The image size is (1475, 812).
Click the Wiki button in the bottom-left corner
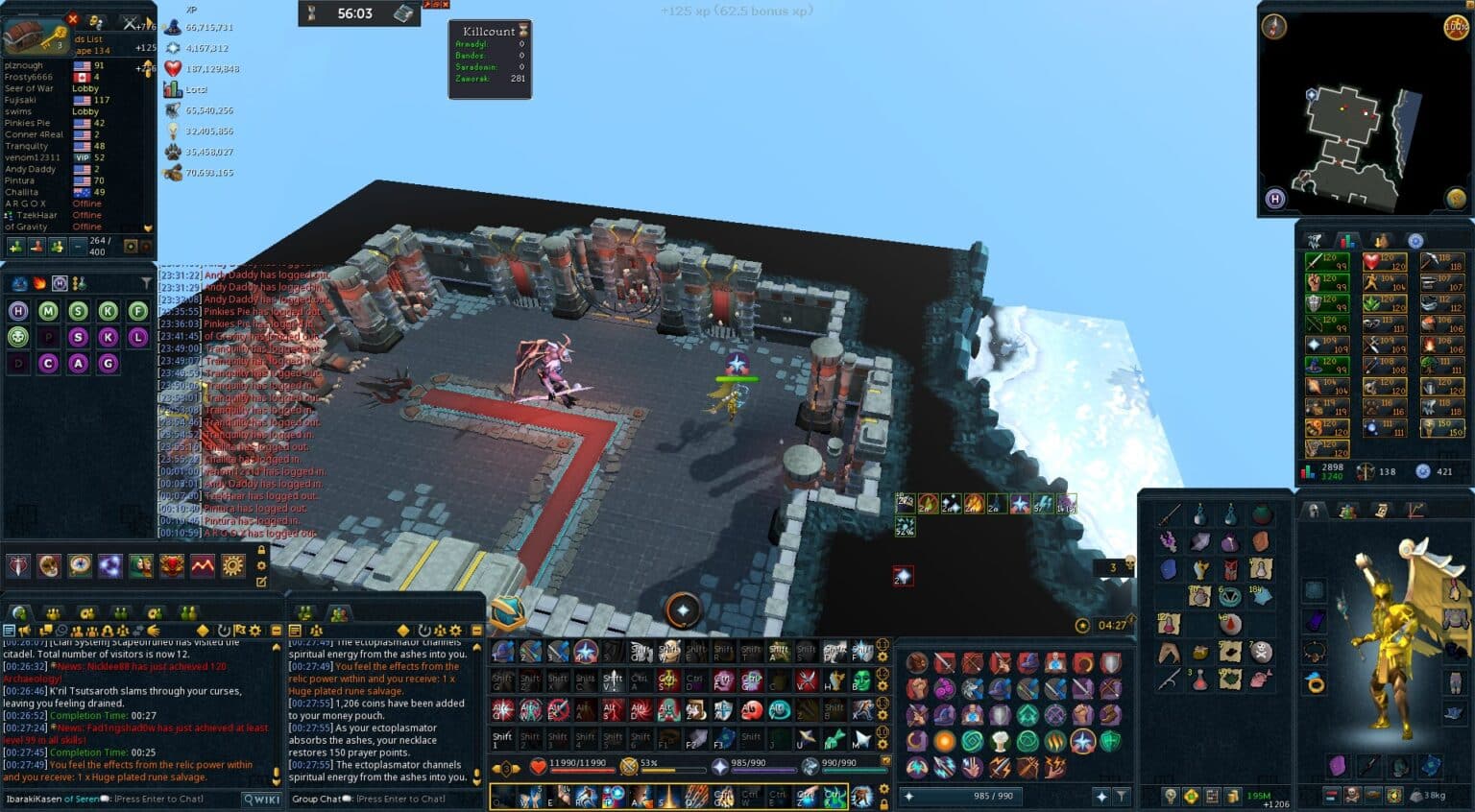pyautogui.click(x=262, y=800)
